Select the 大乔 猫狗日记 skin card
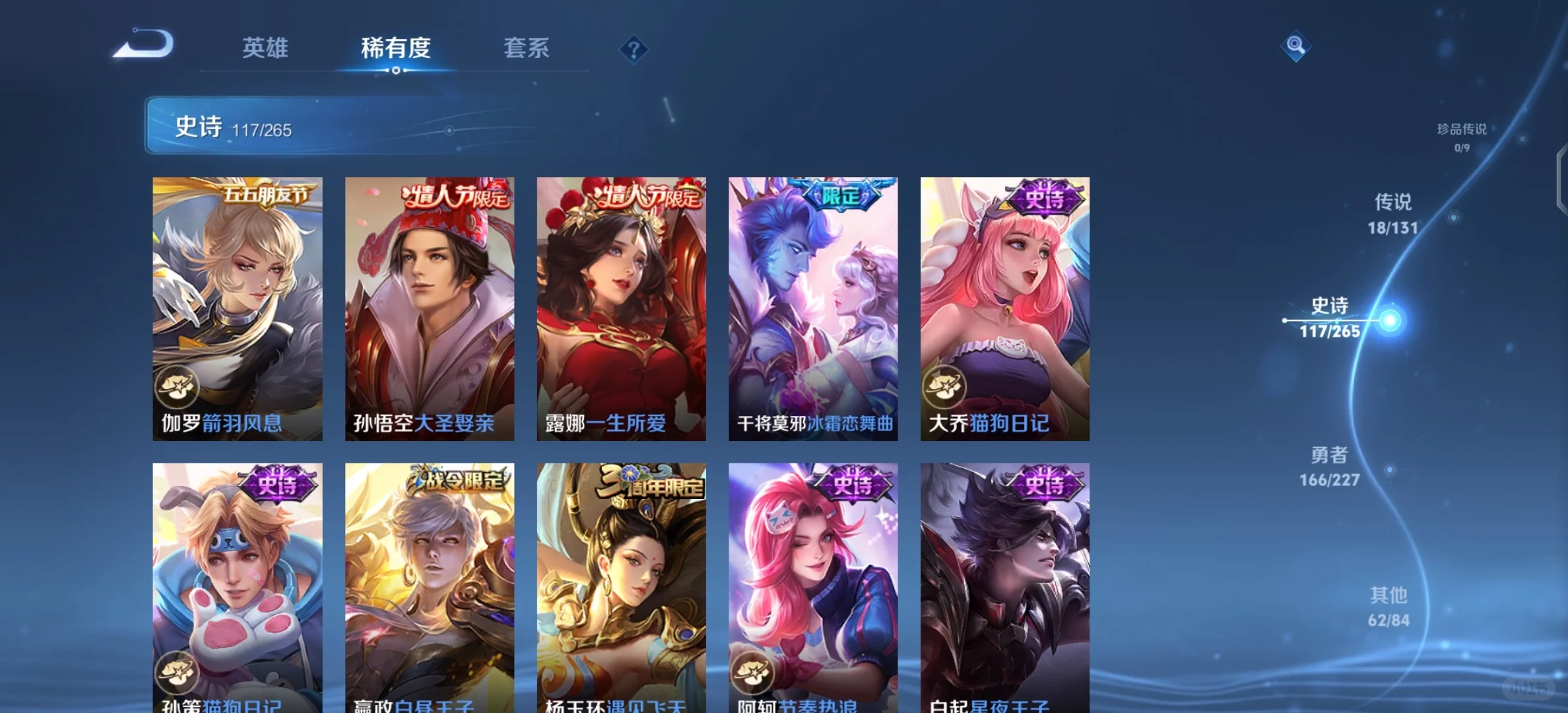The height and width of the screenshot is (713, 1568). coord(1005,308)
